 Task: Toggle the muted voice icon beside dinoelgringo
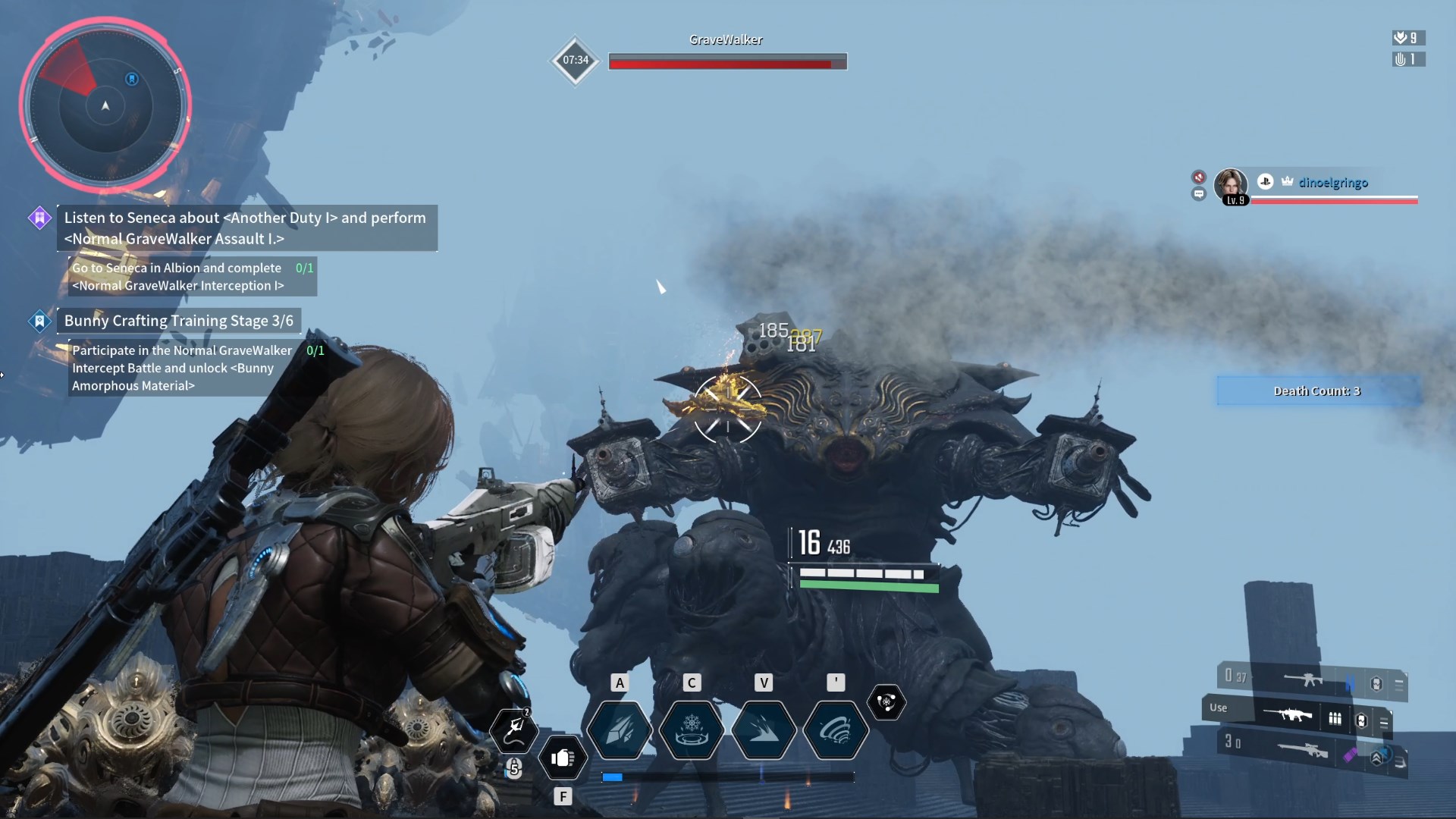click(1199, 177)
